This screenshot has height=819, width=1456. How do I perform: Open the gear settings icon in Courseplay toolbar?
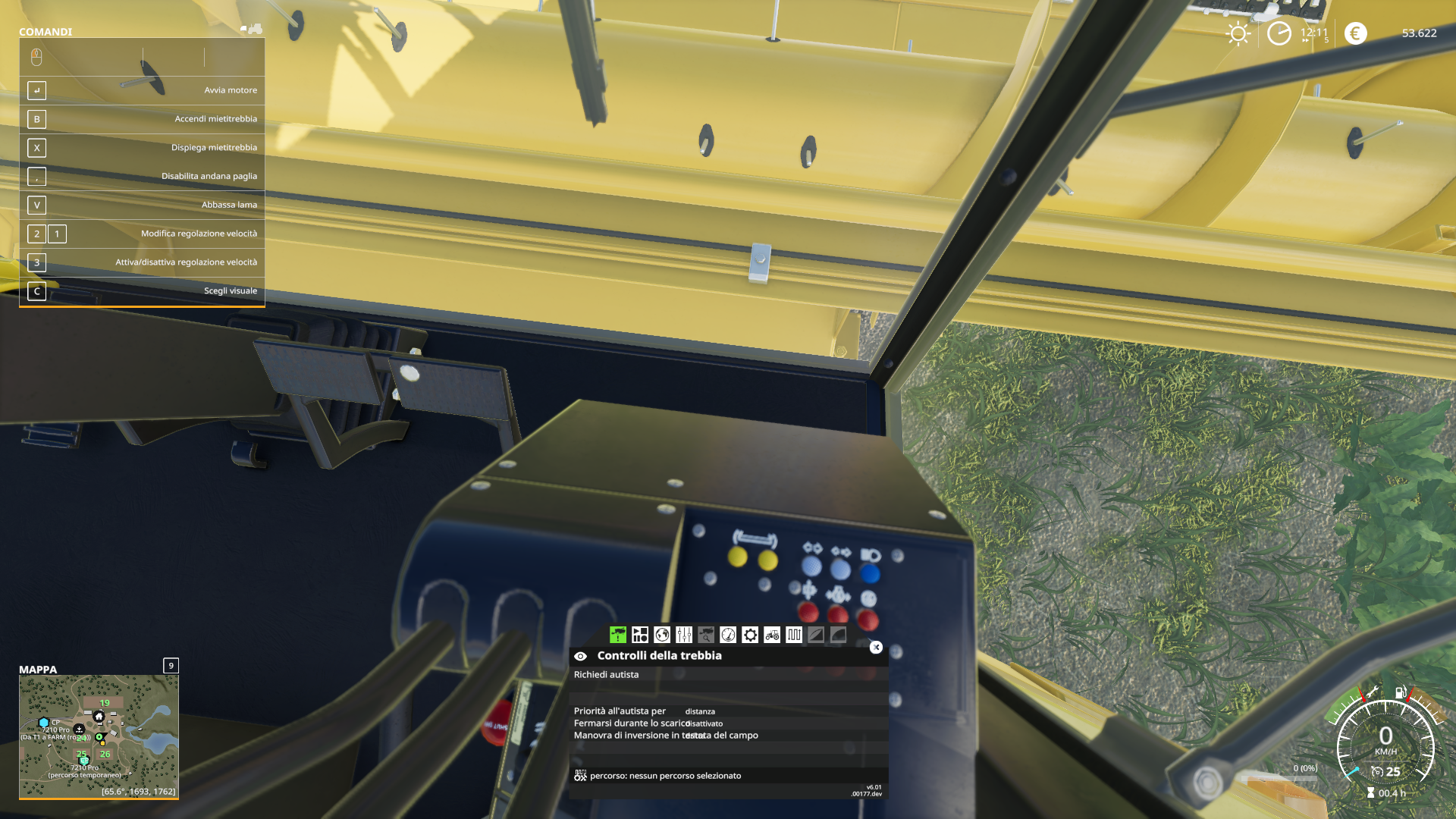pos(750,635)
